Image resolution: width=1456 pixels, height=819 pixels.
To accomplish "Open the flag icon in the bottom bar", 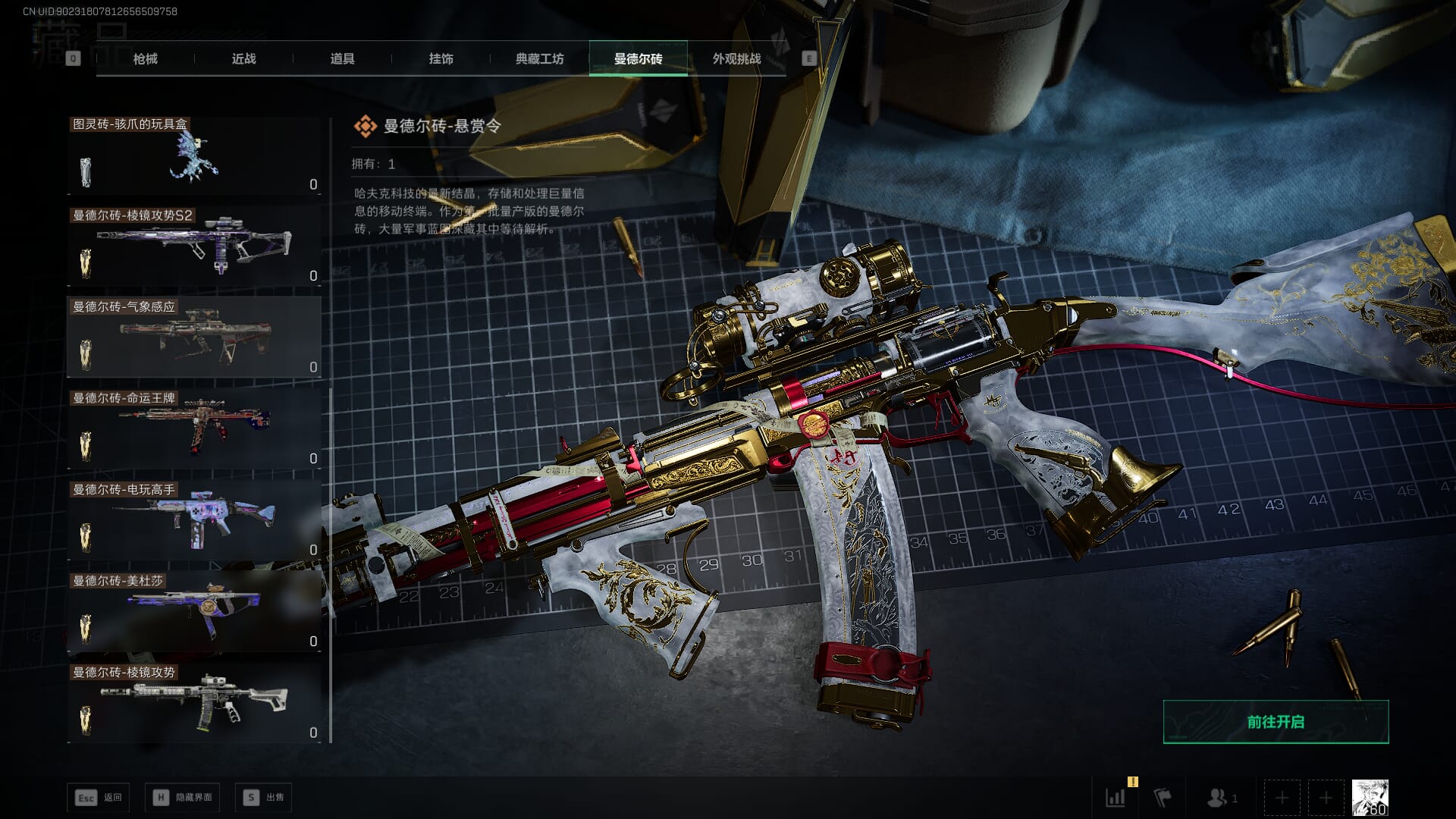I will point(1162,797).
